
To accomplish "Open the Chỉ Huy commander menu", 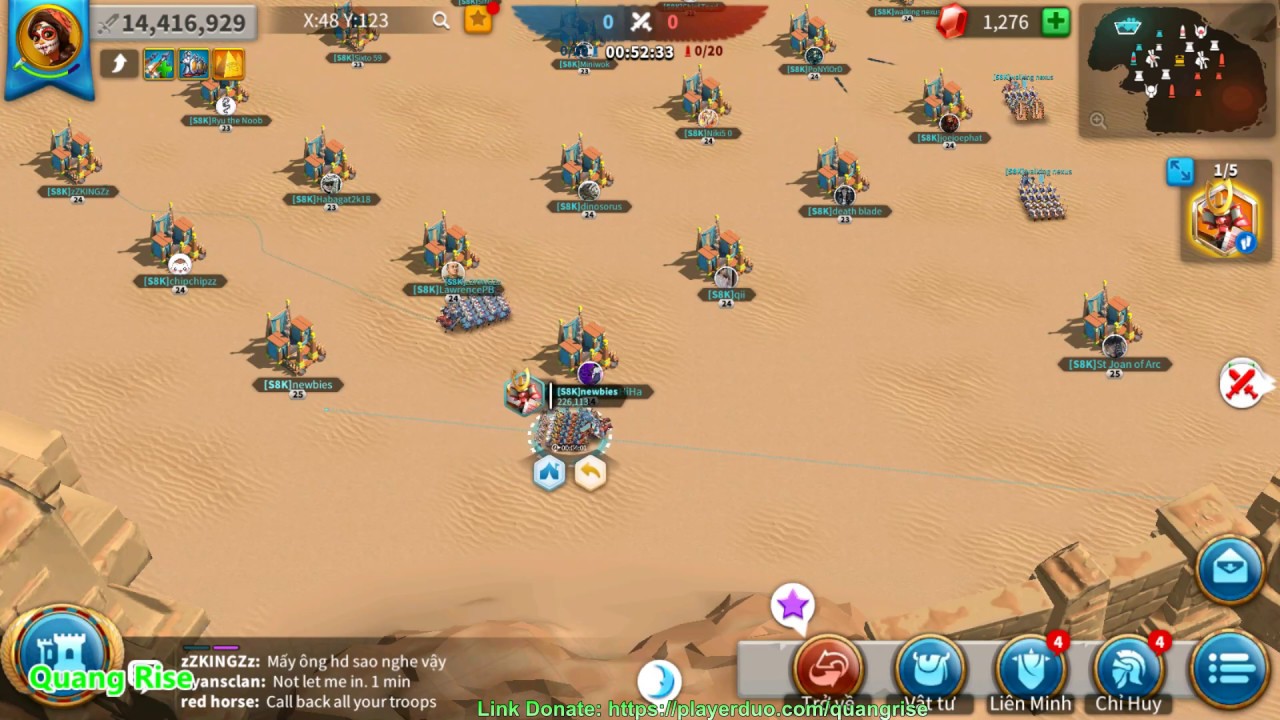I will pyautogui.click(x=1128, y=668).
